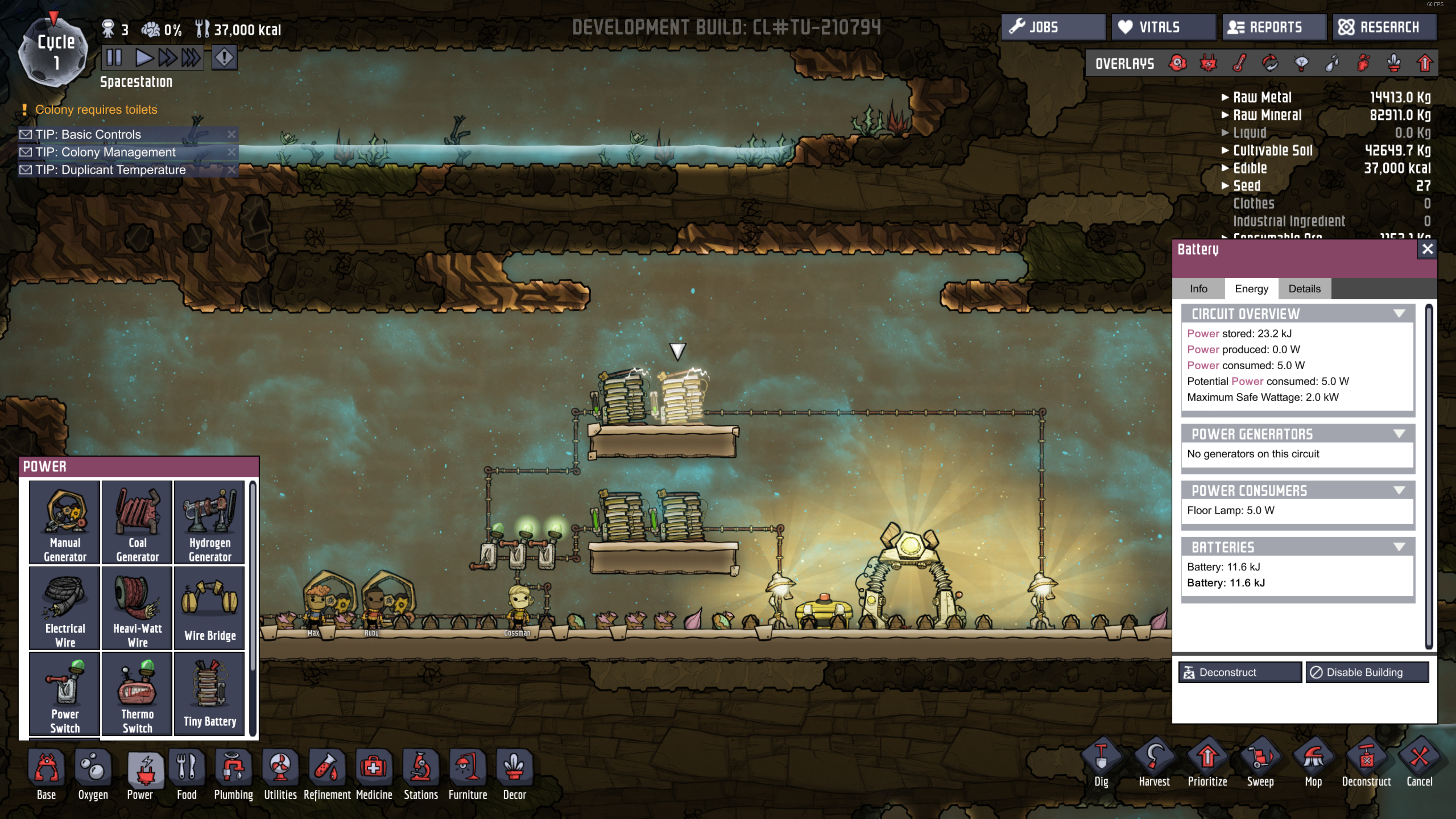Open the Food build category

pos(187,774)
